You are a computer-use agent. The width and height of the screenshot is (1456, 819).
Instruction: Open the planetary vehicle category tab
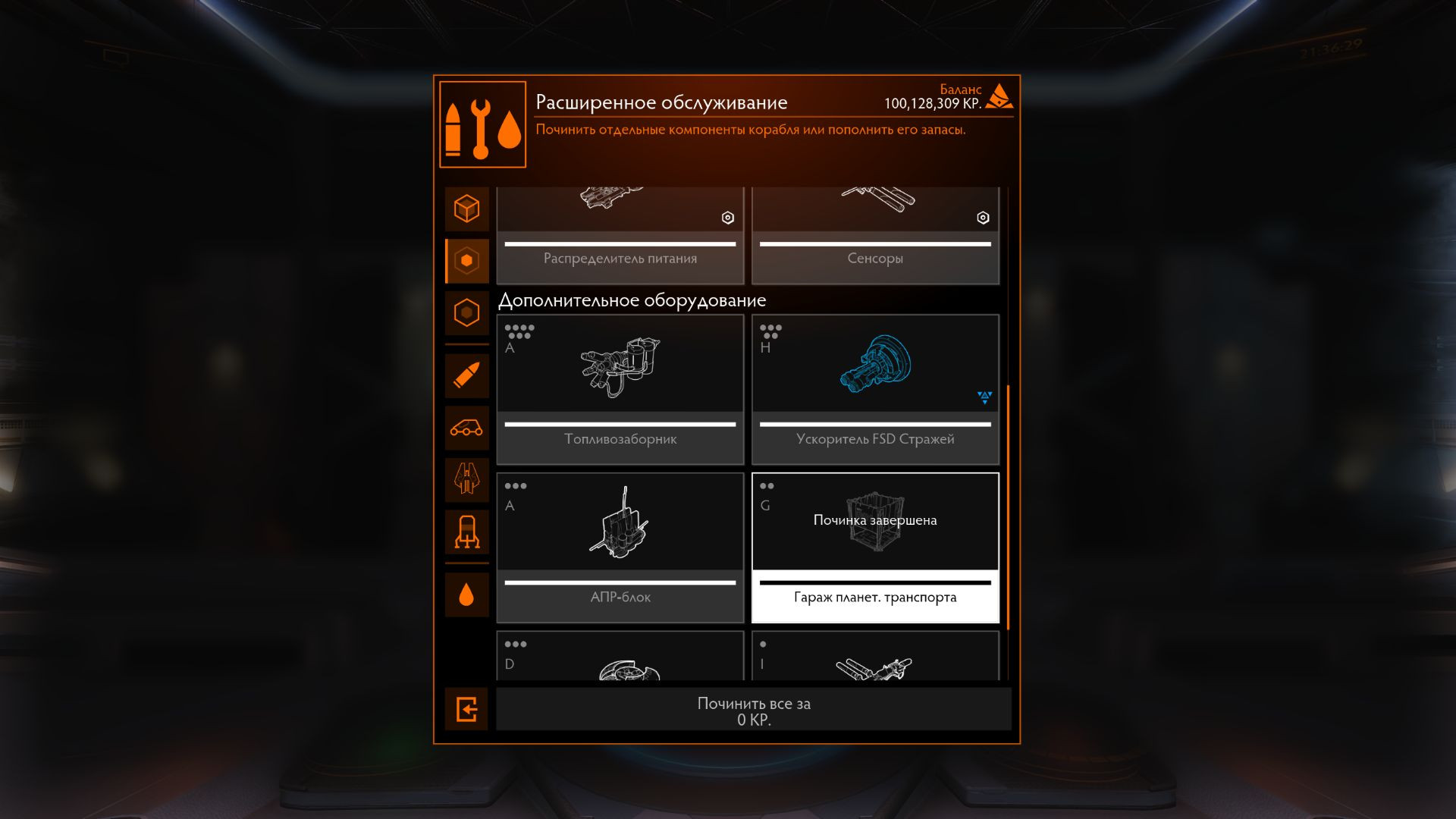click(x=466, y=428)
